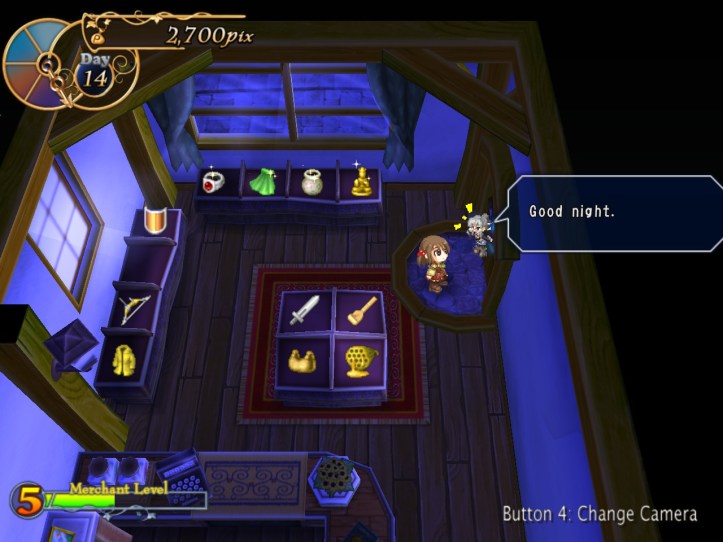Advance the "Good night." dialogue bubble
723x542 pixels.
pyautogui.click(x=614, y=212)
